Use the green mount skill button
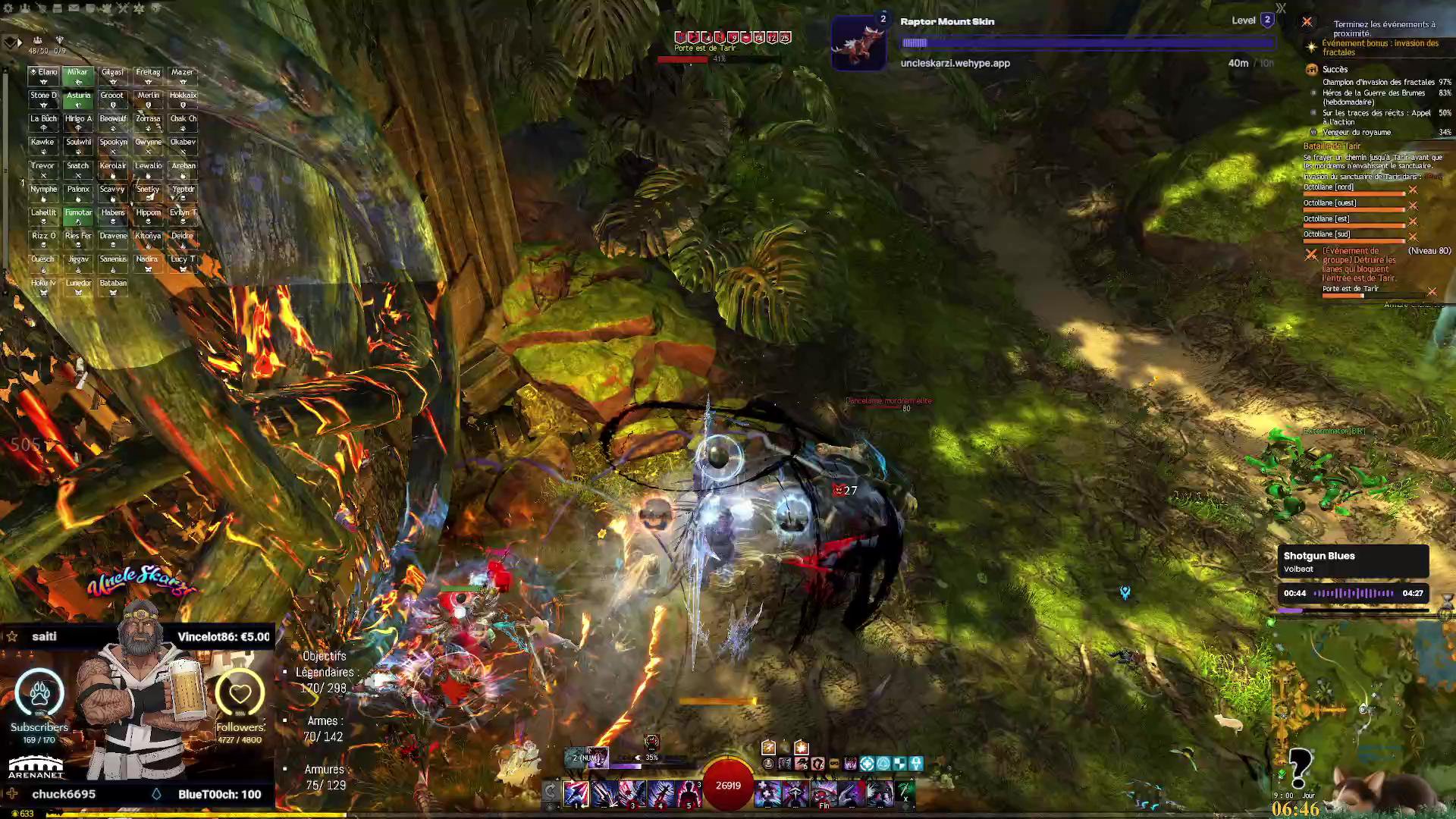This screenshot has width=1456, height=819. [905, 792]
